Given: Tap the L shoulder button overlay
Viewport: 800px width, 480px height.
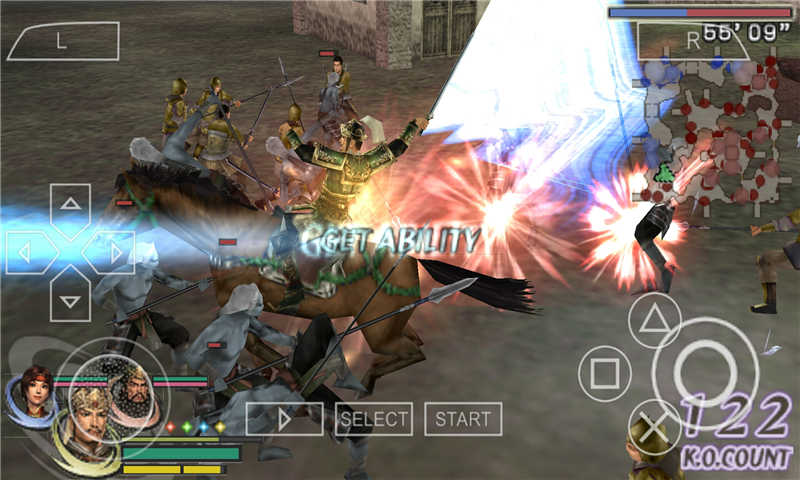Looking at the screenshot, I should point(63,41).
